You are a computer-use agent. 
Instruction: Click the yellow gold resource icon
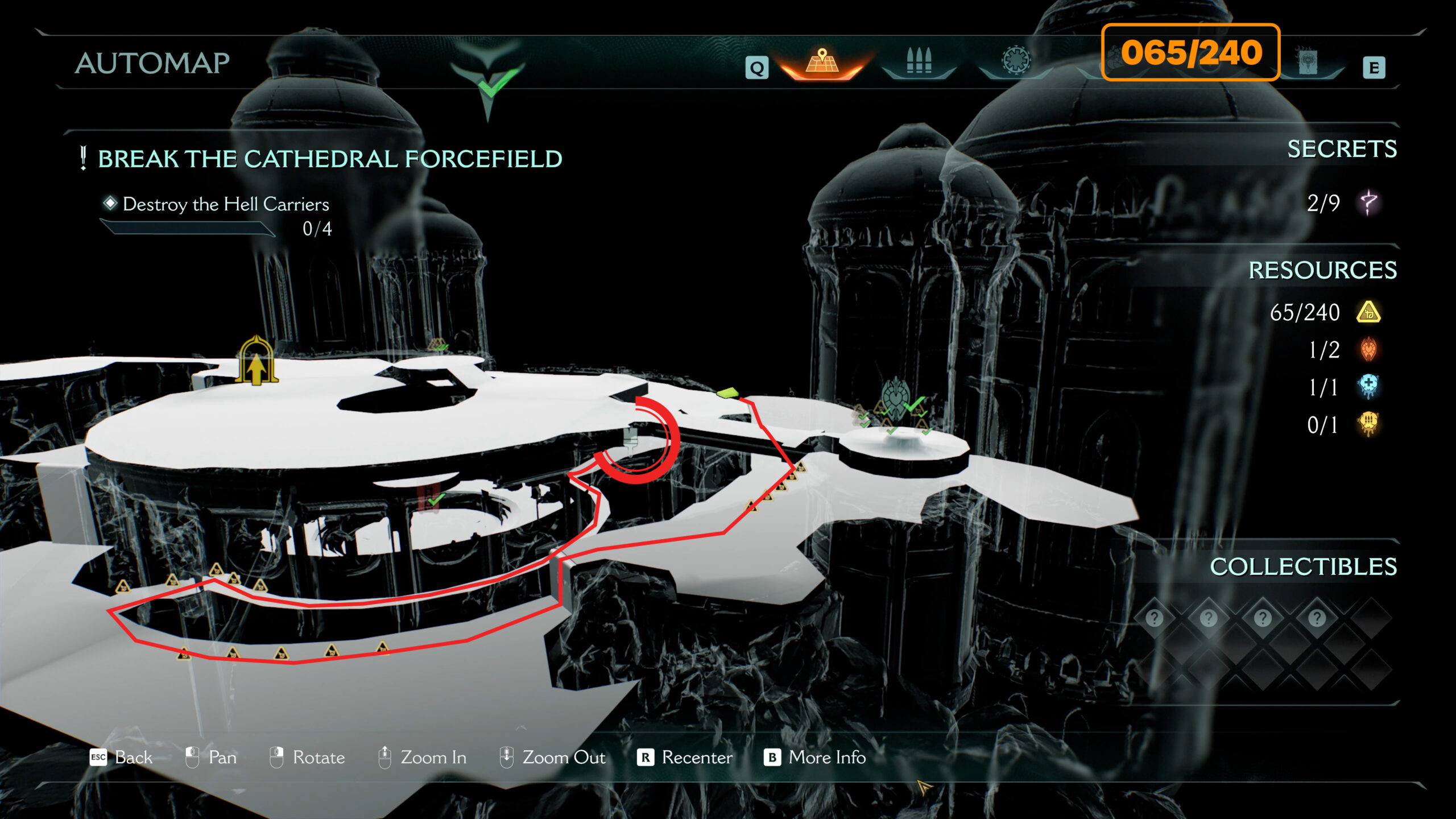(x=1368, y=312)
